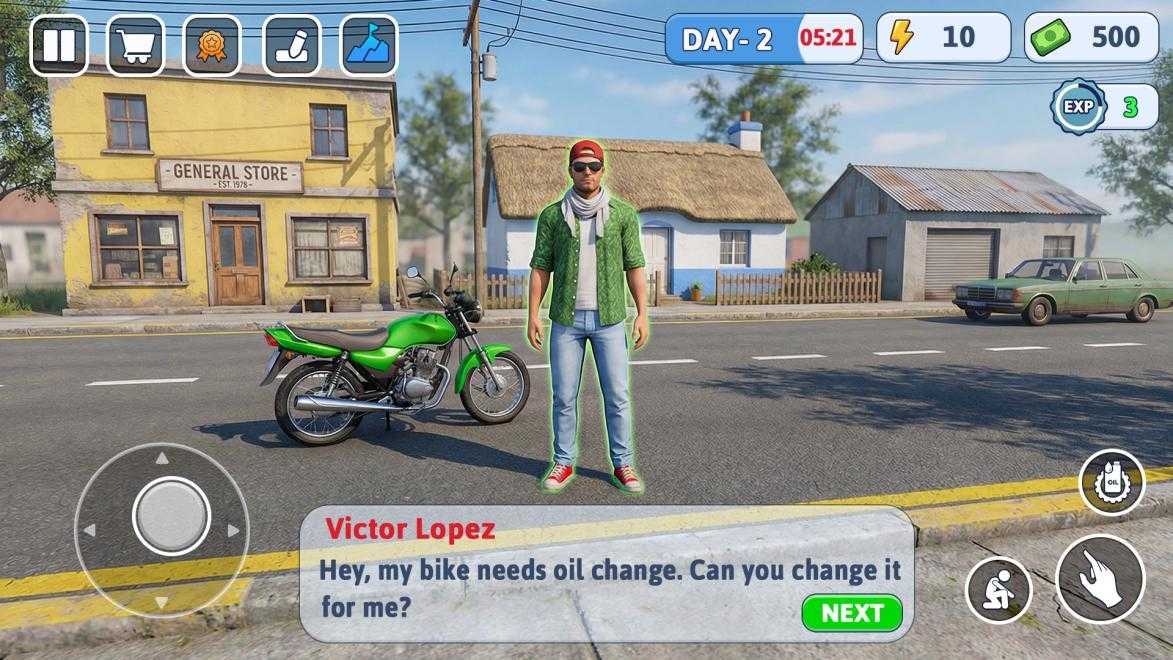Pause the game
The width and height of the screenshot is (1173, 660).
pos(58,46)
